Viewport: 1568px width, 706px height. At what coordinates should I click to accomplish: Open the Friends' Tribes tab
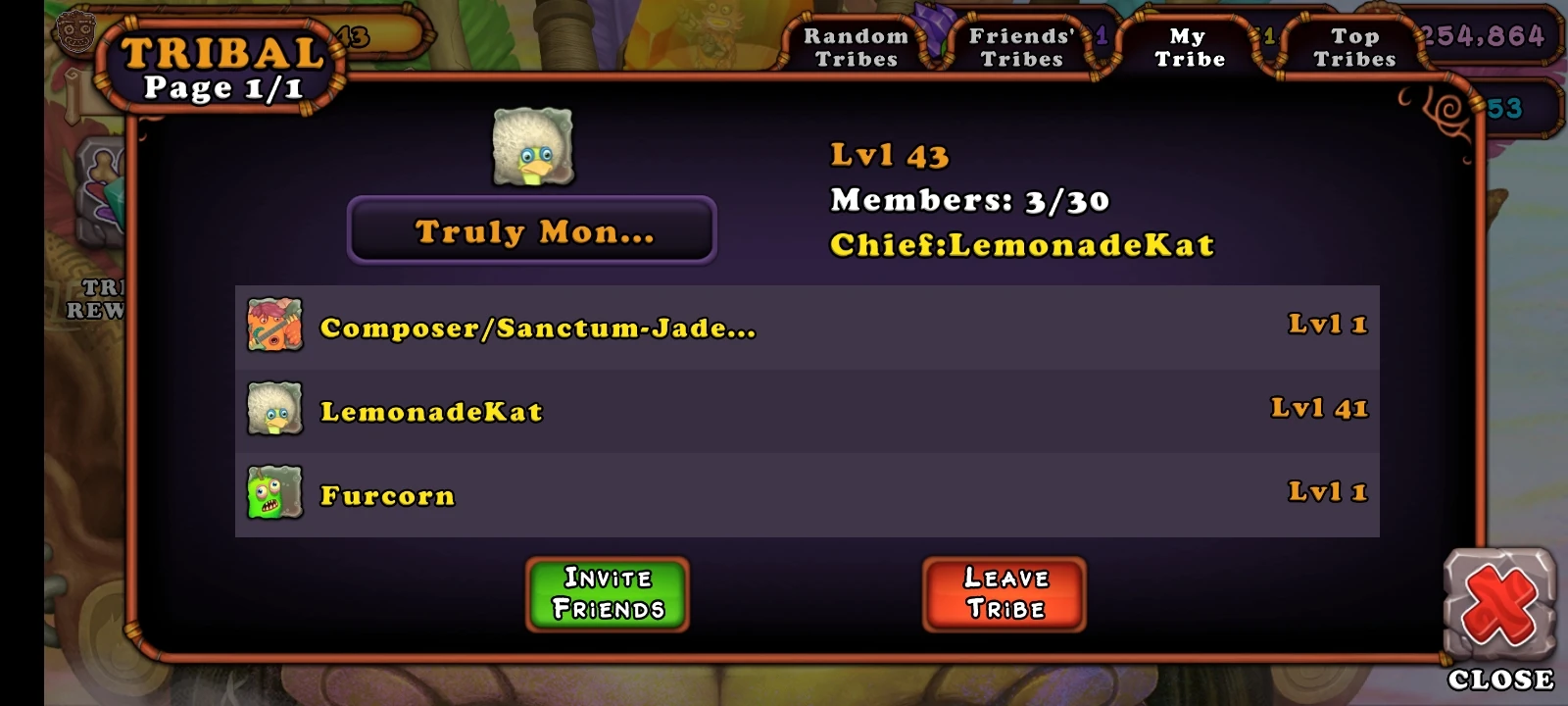point(1021,46)
